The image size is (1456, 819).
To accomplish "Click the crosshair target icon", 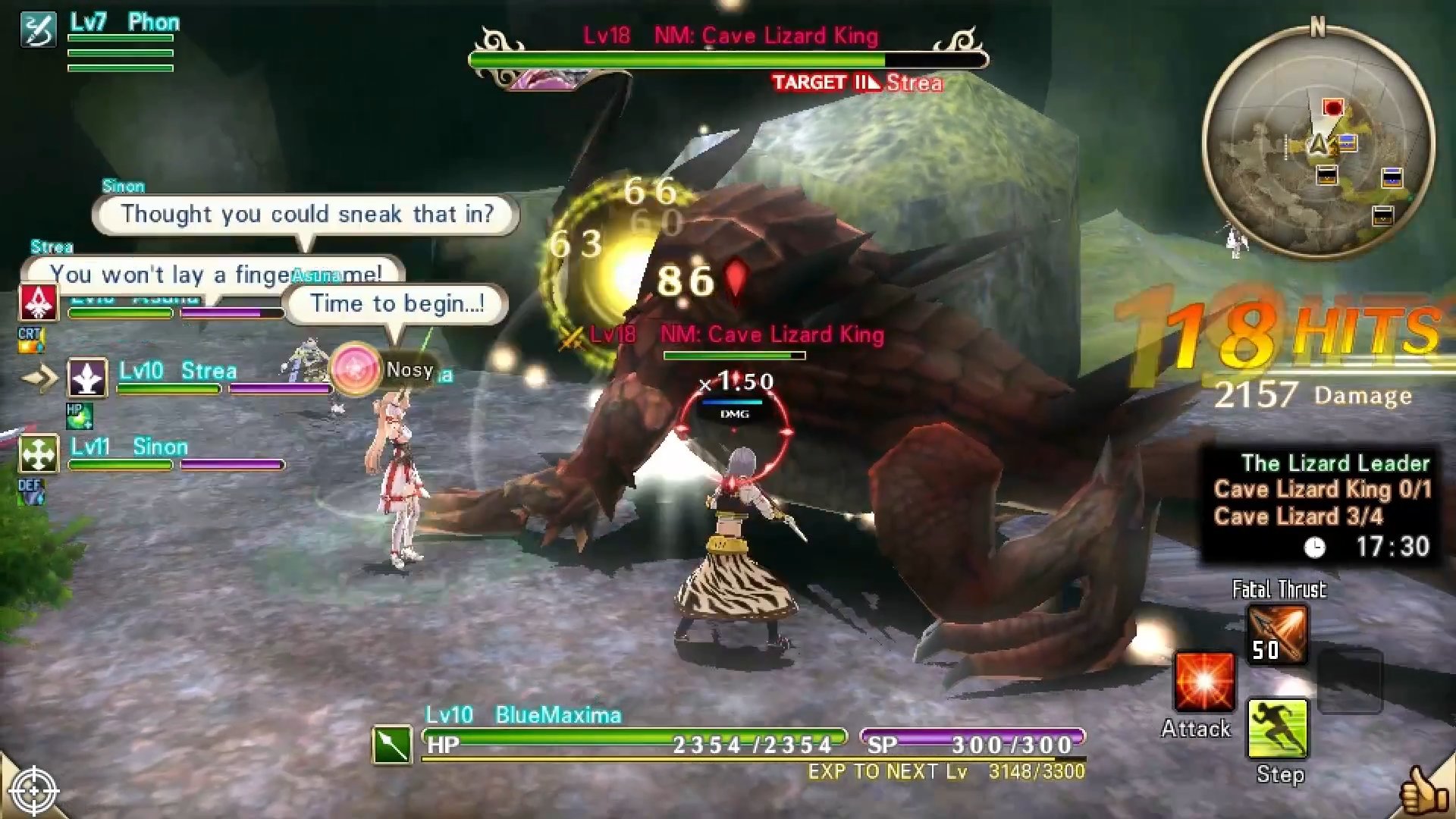I will (x=34, y=791).
